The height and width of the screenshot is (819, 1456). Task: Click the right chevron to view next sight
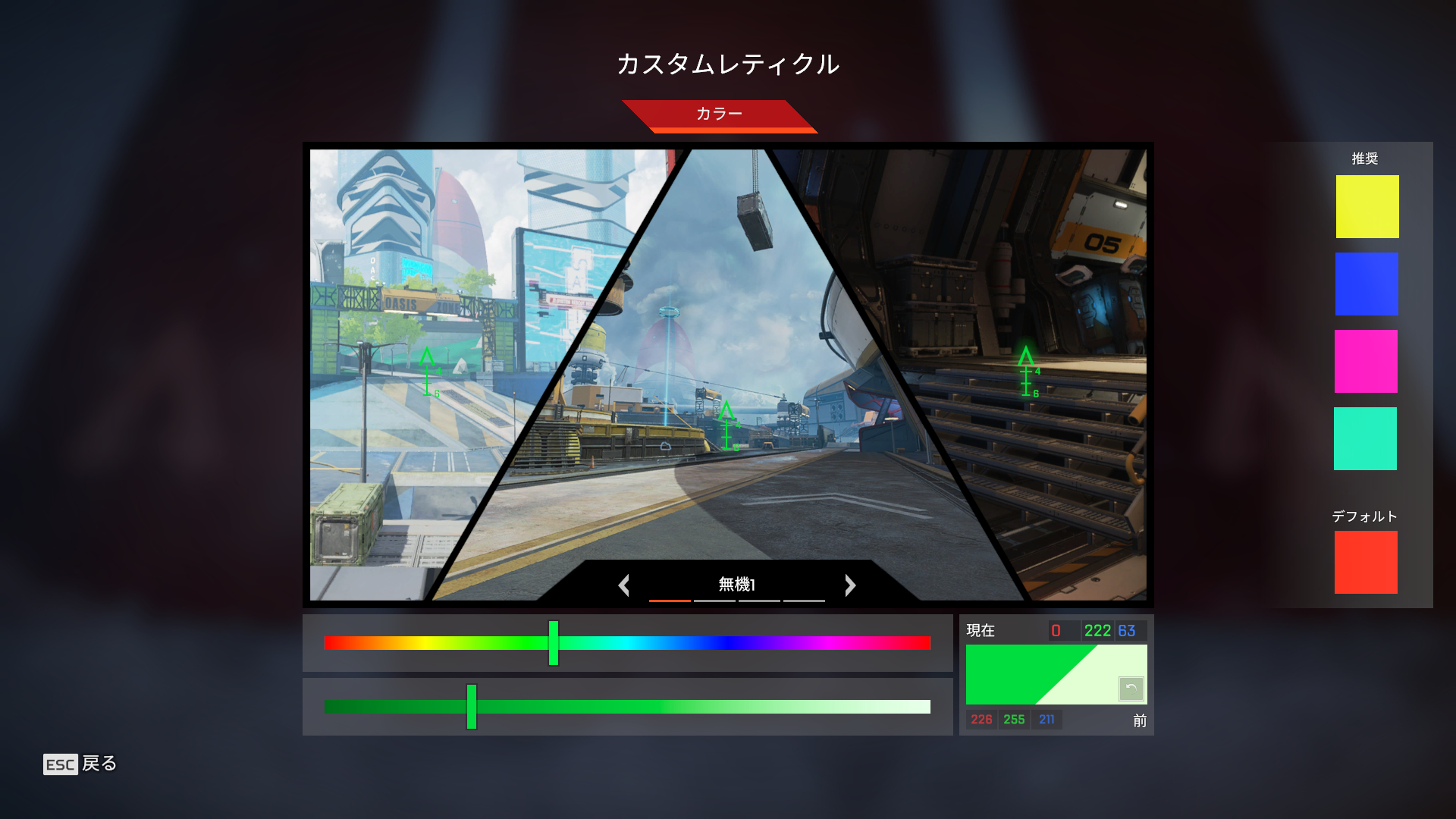click(850, 585)
